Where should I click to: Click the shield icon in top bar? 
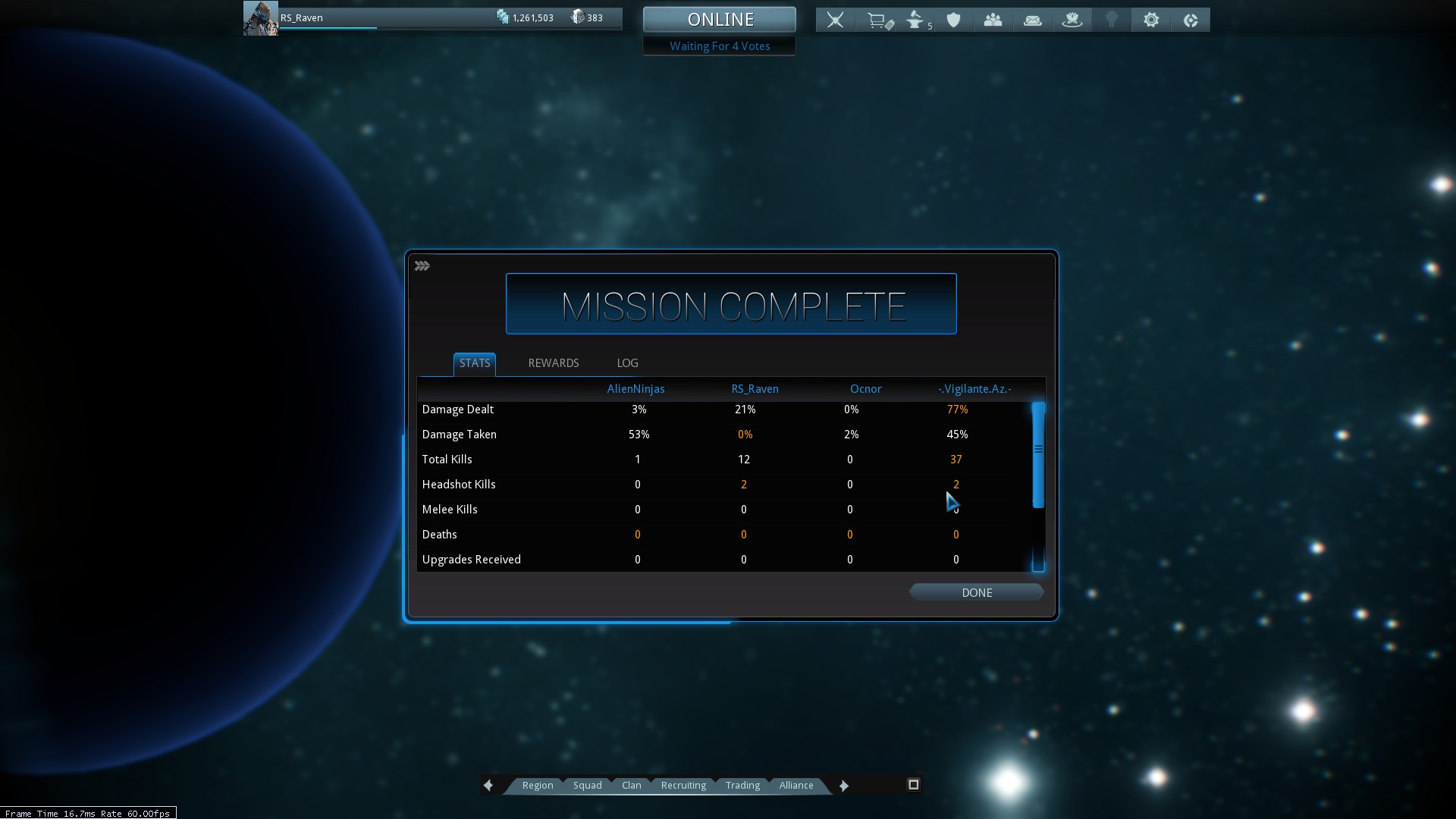click(954, 20)
